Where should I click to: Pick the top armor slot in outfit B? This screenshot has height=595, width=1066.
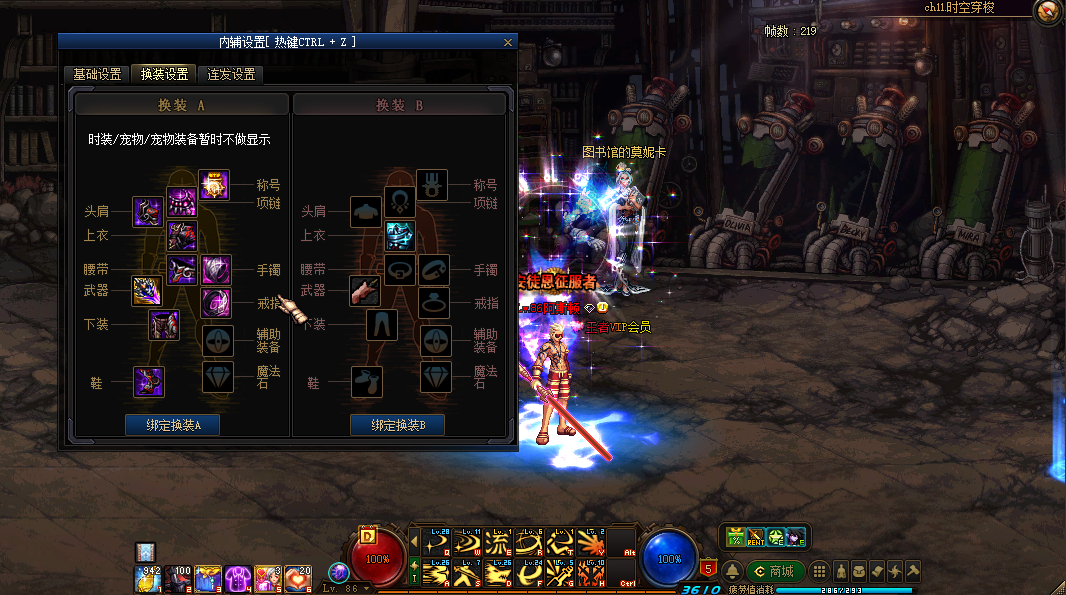click(x=400, y=236)
